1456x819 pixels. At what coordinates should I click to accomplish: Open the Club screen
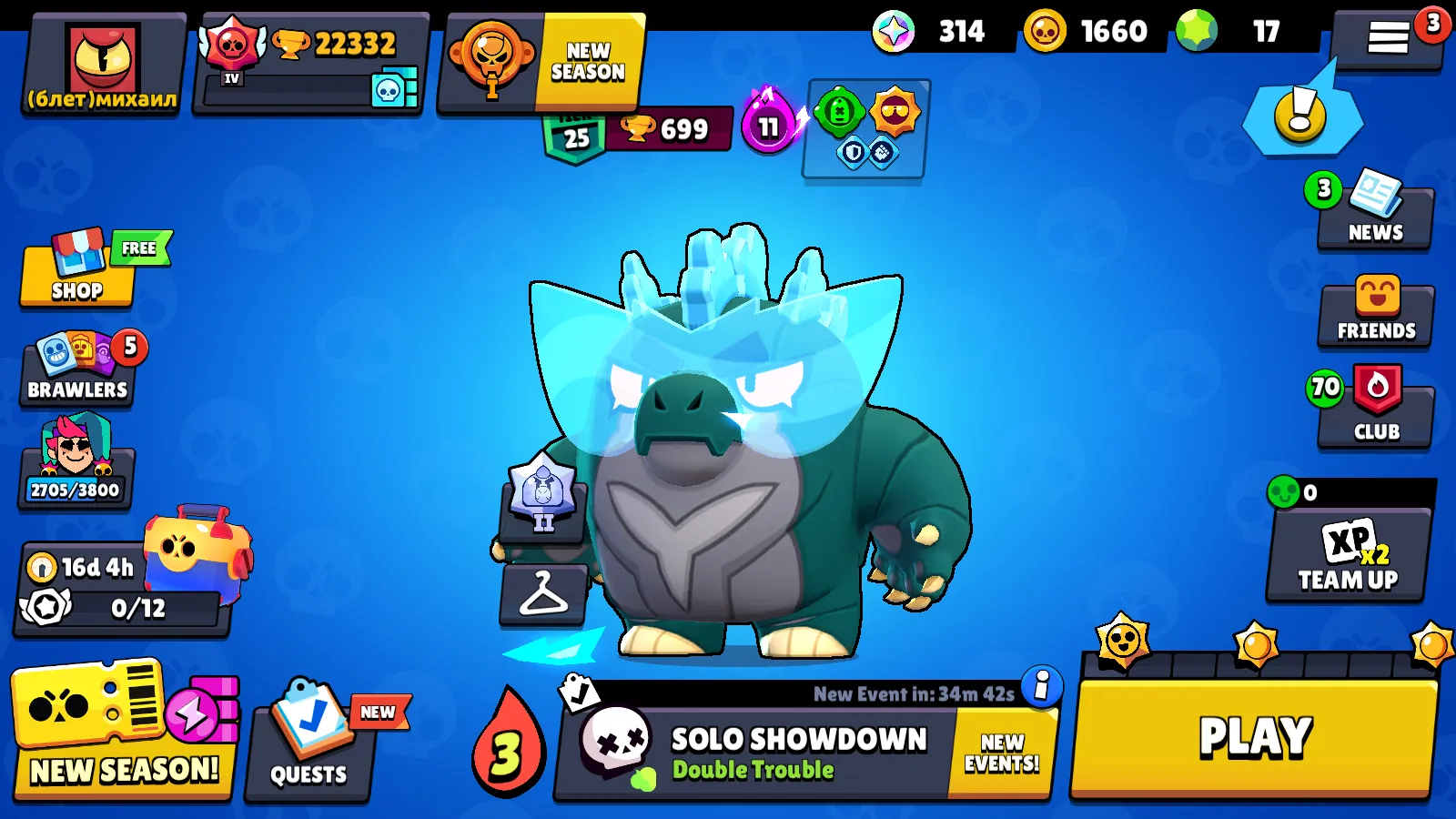pyautogui.click(x=1375, y=409)
